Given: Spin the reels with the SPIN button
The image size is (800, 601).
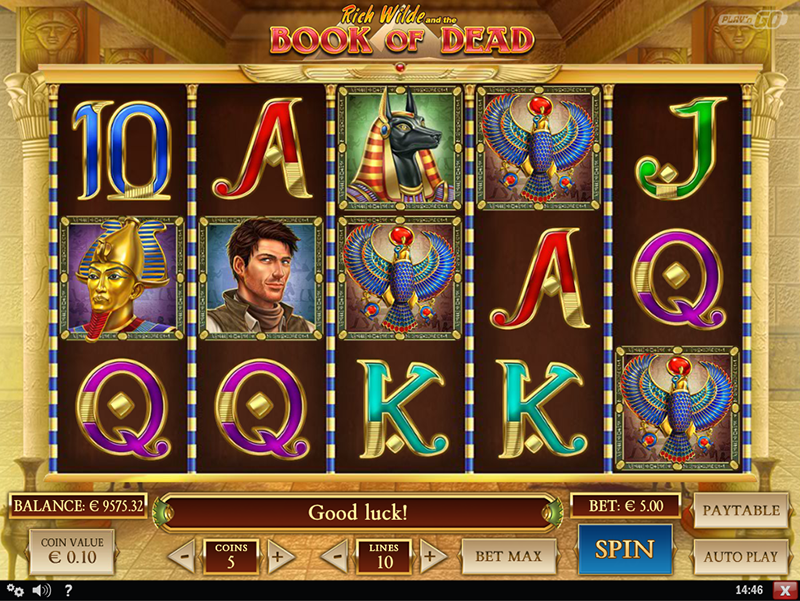Looking at the screenshot, I should click(x=625, y=549).
